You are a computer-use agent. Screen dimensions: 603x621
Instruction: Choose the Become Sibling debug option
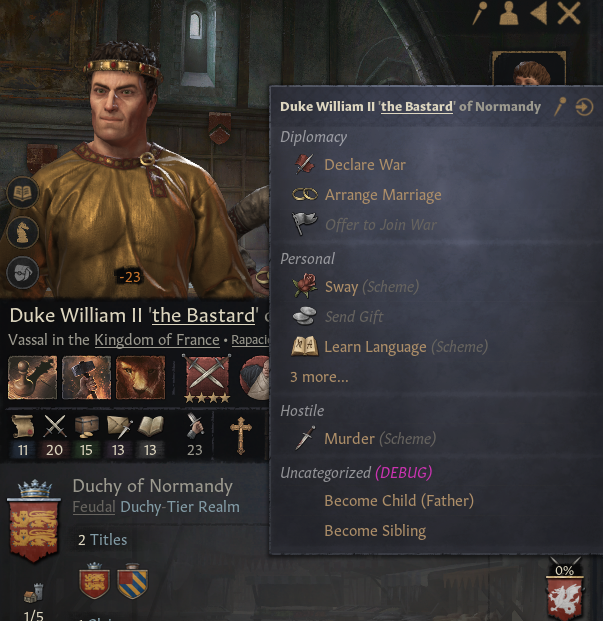[x=375, y=531]
